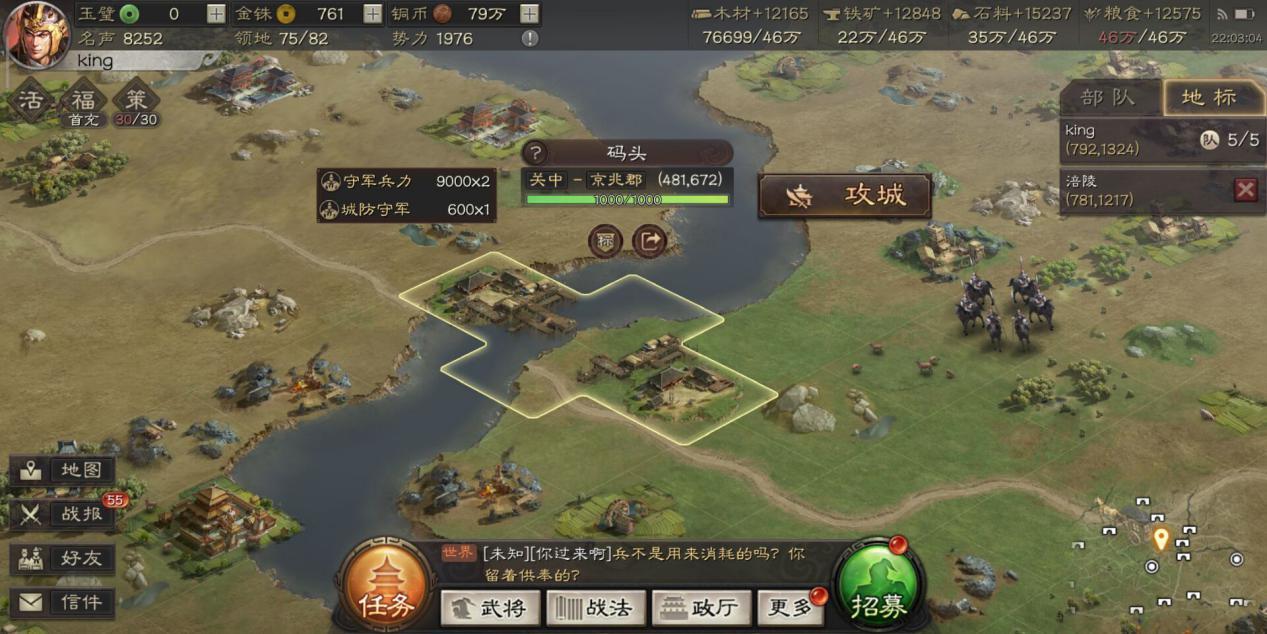Remove the 涪陵 landmark with the red X

pyautogui.click(x=1245, y=190)
